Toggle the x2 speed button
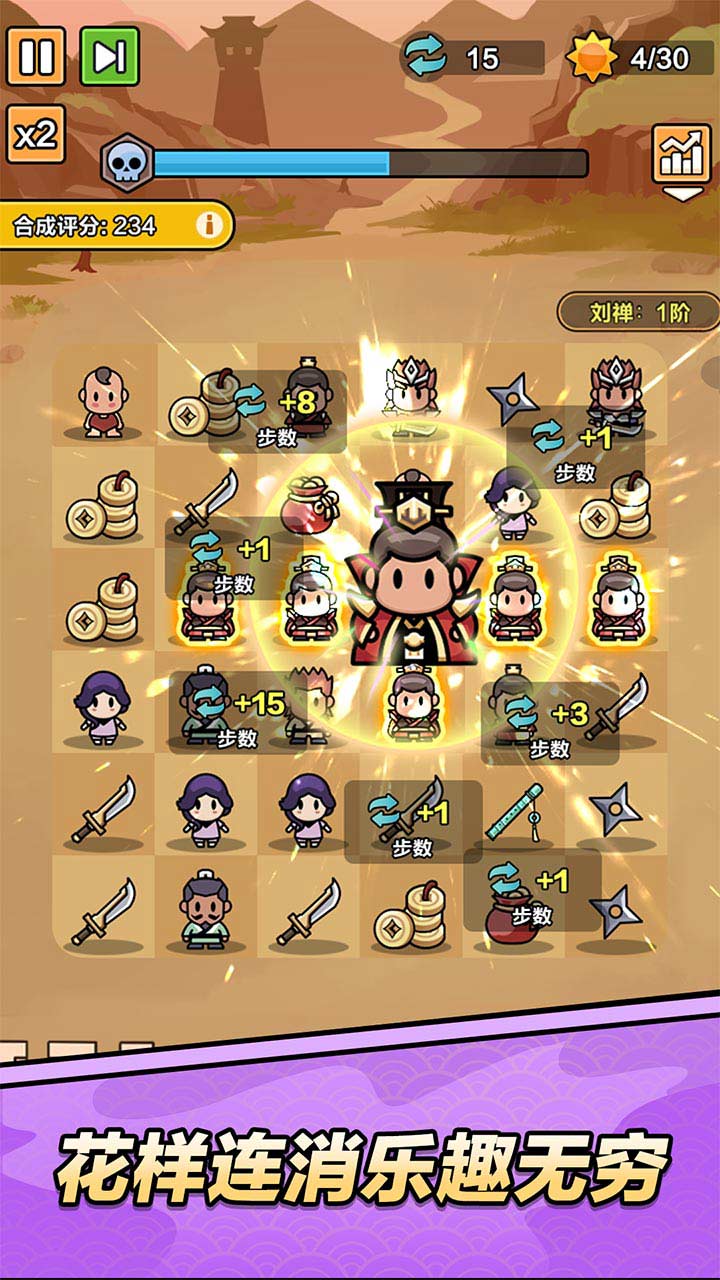The image size is (720, 1280). [36, 134]
